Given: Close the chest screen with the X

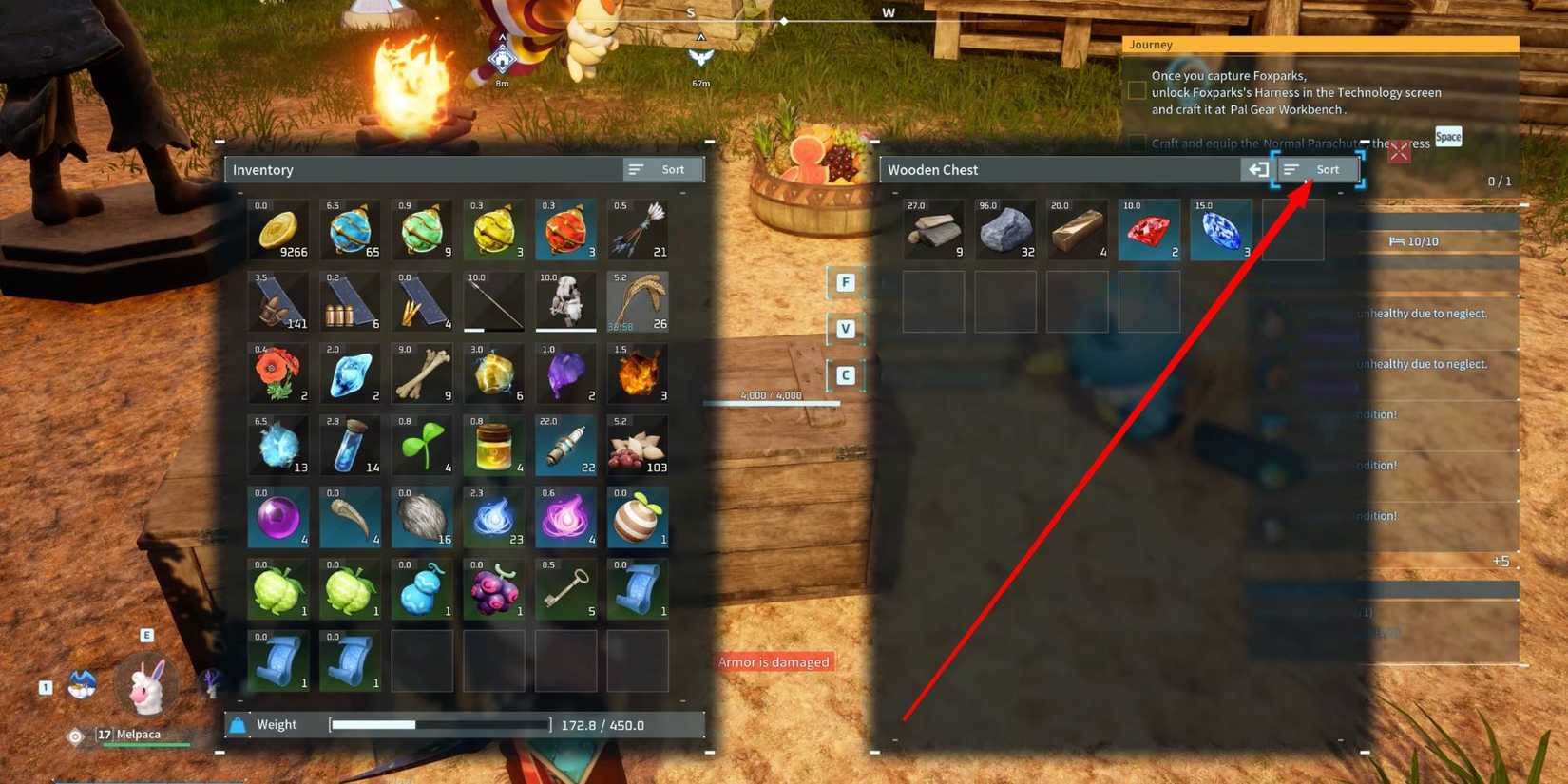Looking at the screenshot, I should 1399,151.
